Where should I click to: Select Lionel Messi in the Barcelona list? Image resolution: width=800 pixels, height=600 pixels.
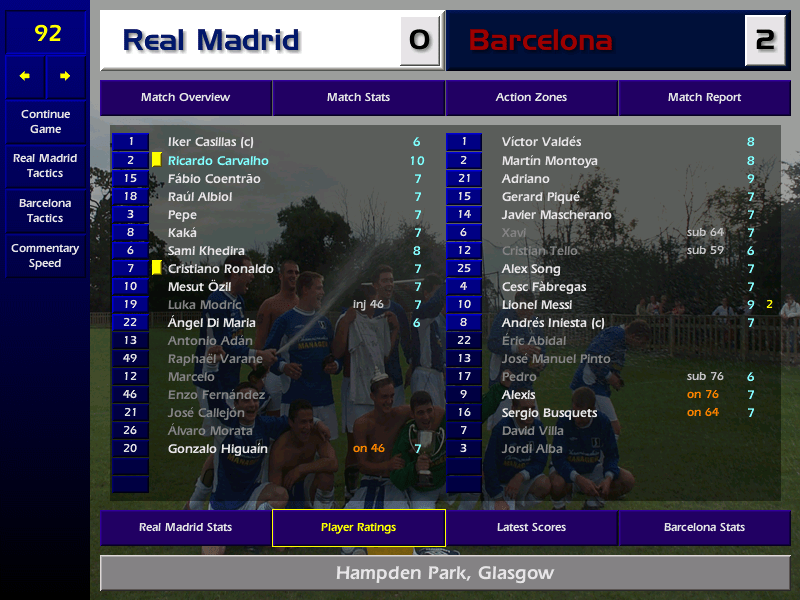537,305
